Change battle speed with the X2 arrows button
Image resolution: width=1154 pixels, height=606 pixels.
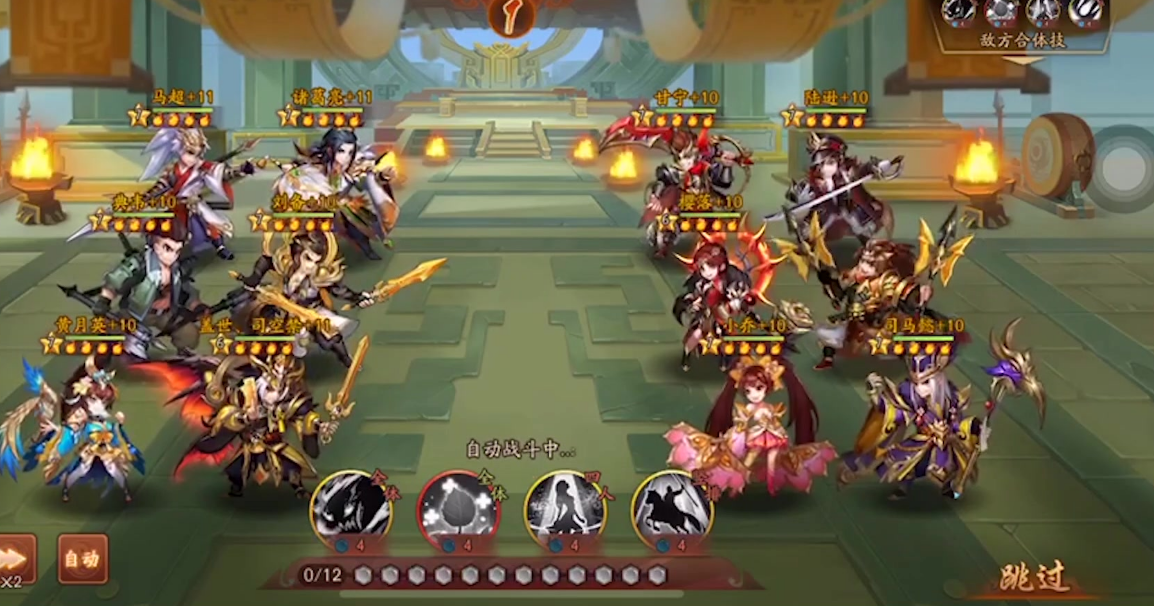coord(15,560)
